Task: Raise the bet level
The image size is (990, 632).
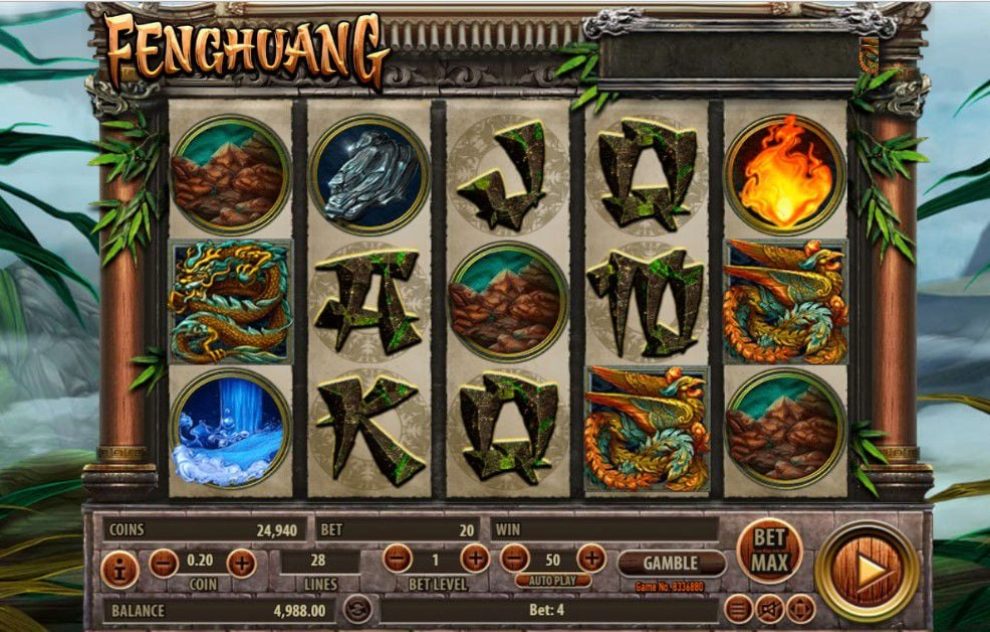Action: coord(474,557)
